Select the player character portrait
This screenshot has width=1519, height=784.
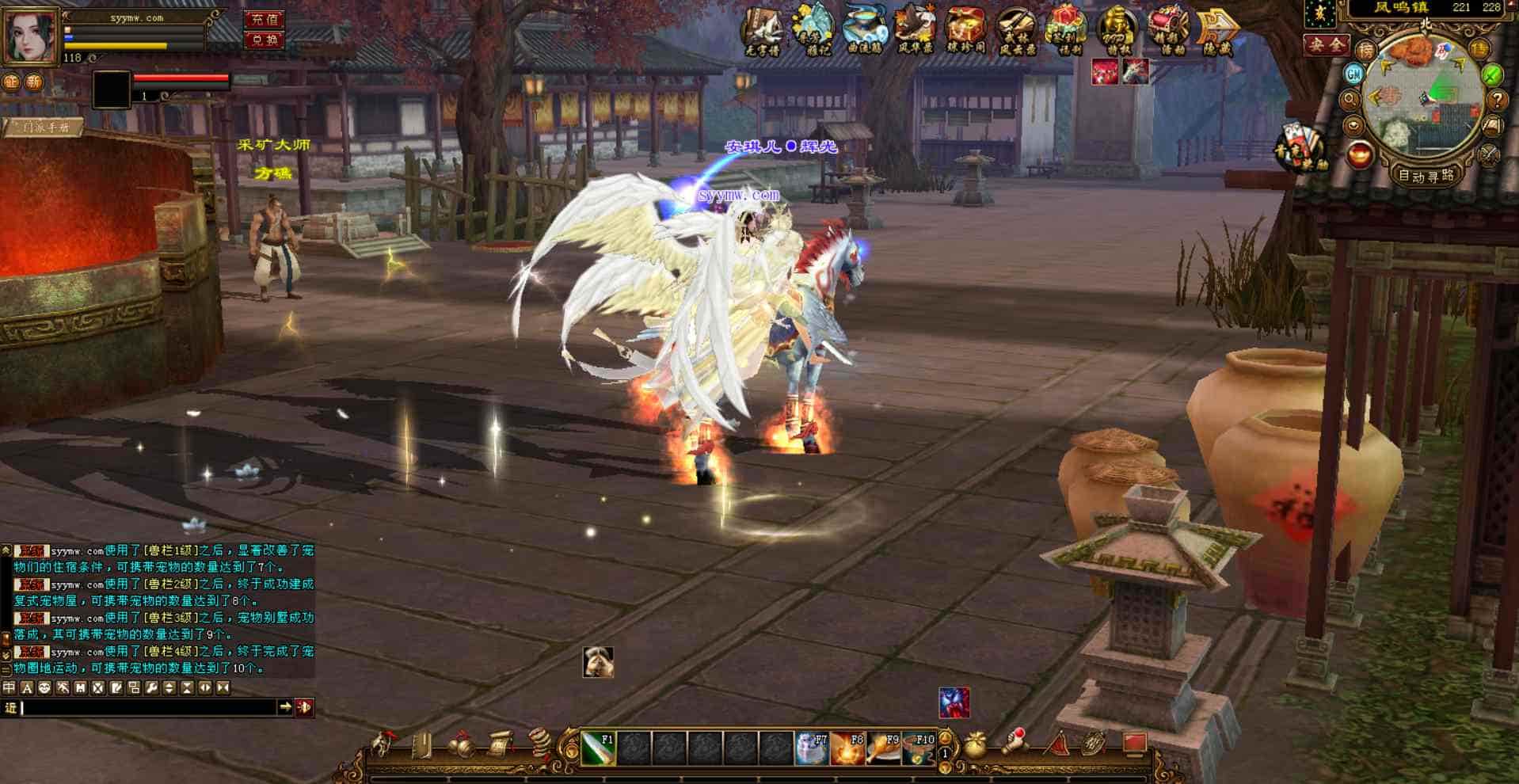coord(31,35)
